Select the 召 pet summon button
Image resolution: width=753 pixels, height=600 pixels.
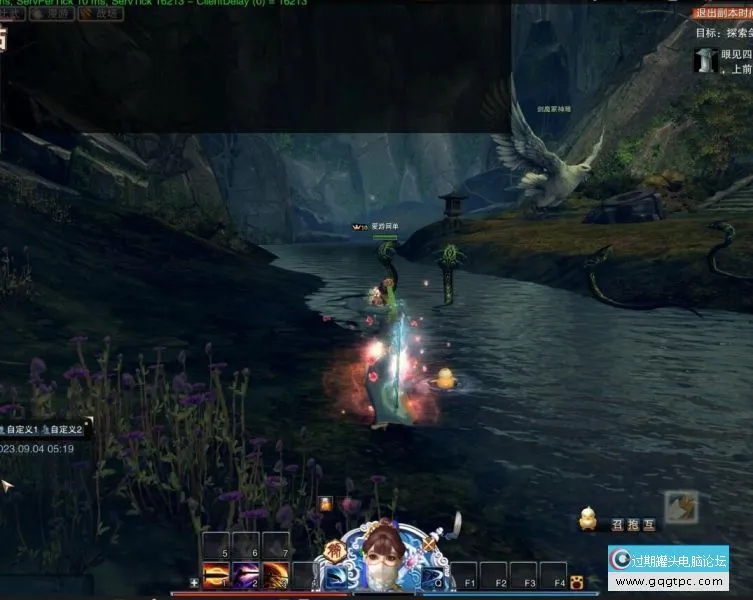pos(618,522)
